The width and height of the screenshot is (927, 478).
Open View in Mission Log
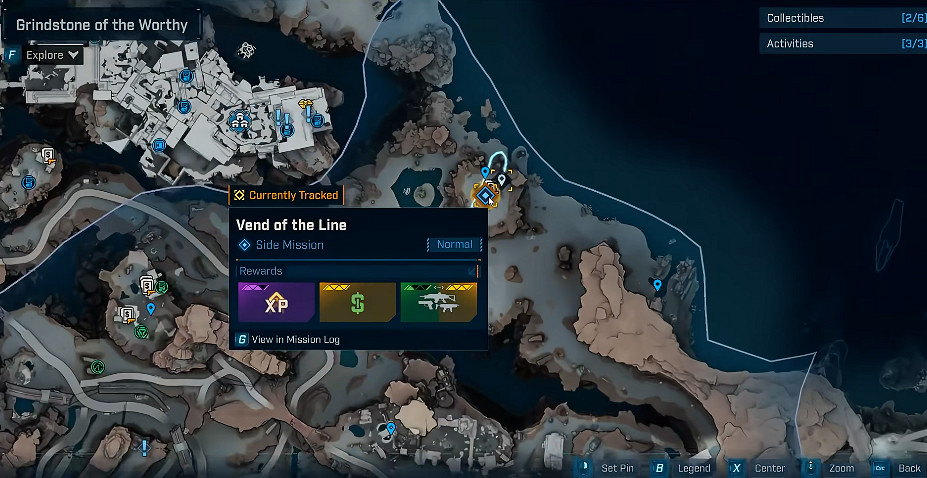click(x=295, y=340)
